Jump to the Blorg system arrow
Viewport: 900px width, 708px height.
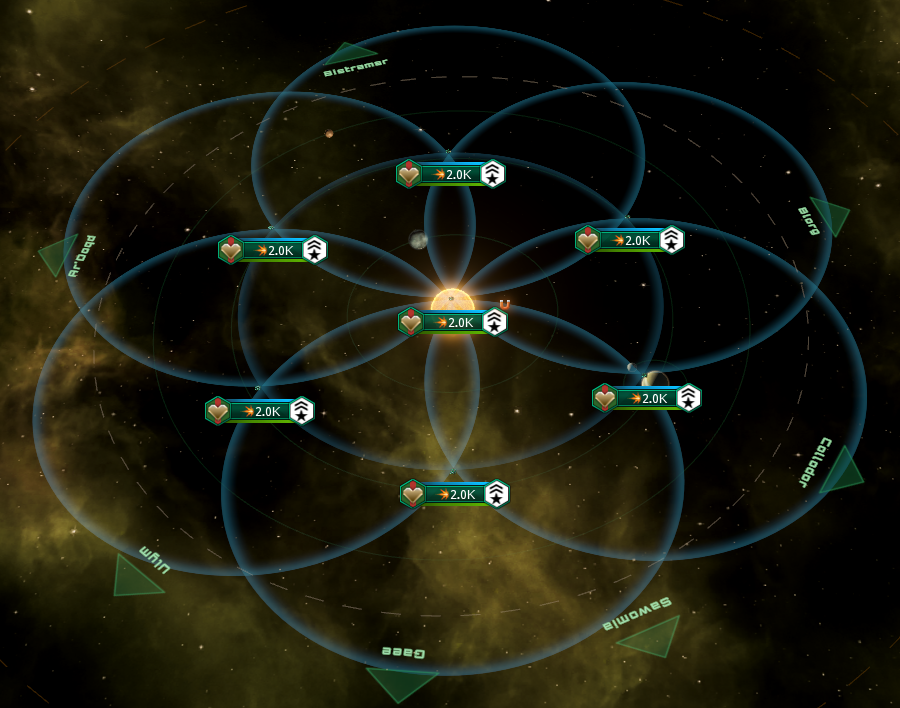tap(832, 214)
